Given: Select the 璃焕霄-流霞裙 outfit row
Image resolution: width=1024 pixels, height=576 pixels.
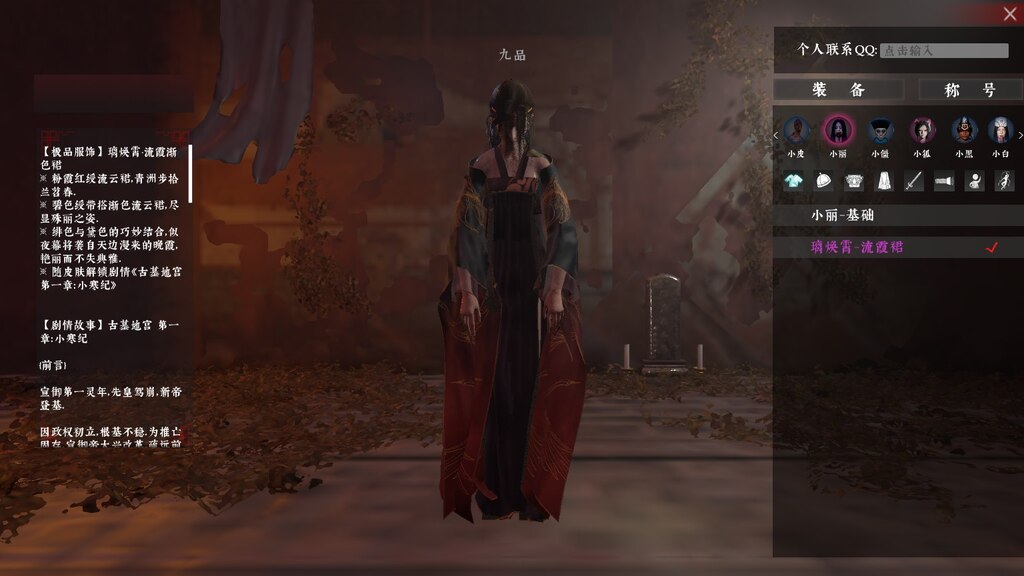Looking at the screenshot, I should 898,247.
